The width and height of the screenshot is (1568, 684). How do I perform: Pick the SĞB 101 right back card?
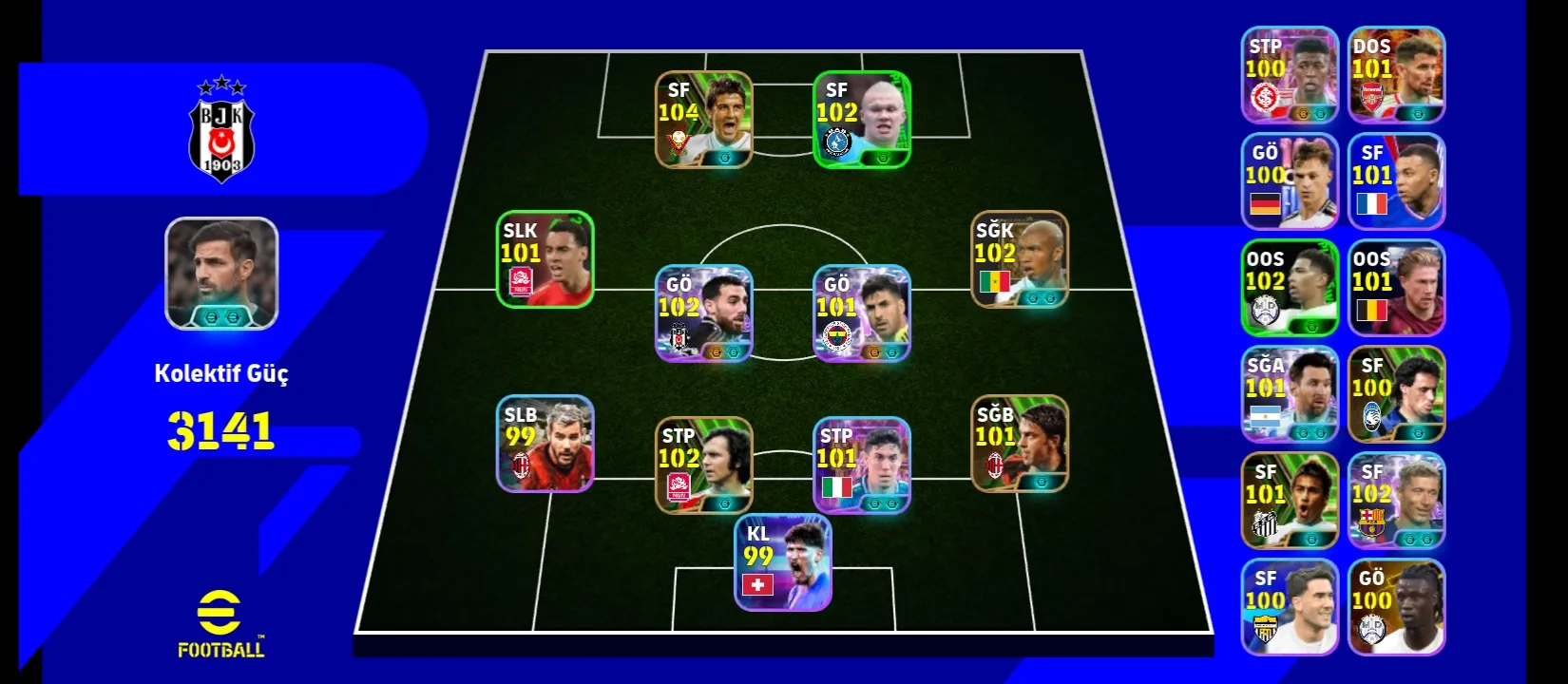tap(1020, 444)
